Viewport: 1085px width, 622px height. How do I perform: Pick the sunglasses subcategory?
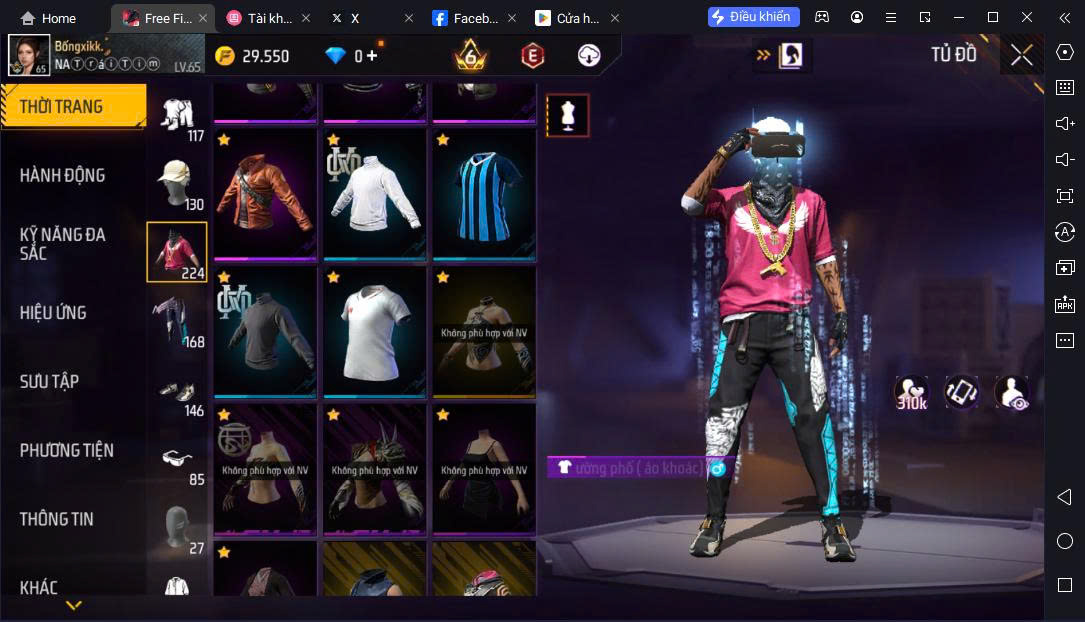[x=177, y=459]
